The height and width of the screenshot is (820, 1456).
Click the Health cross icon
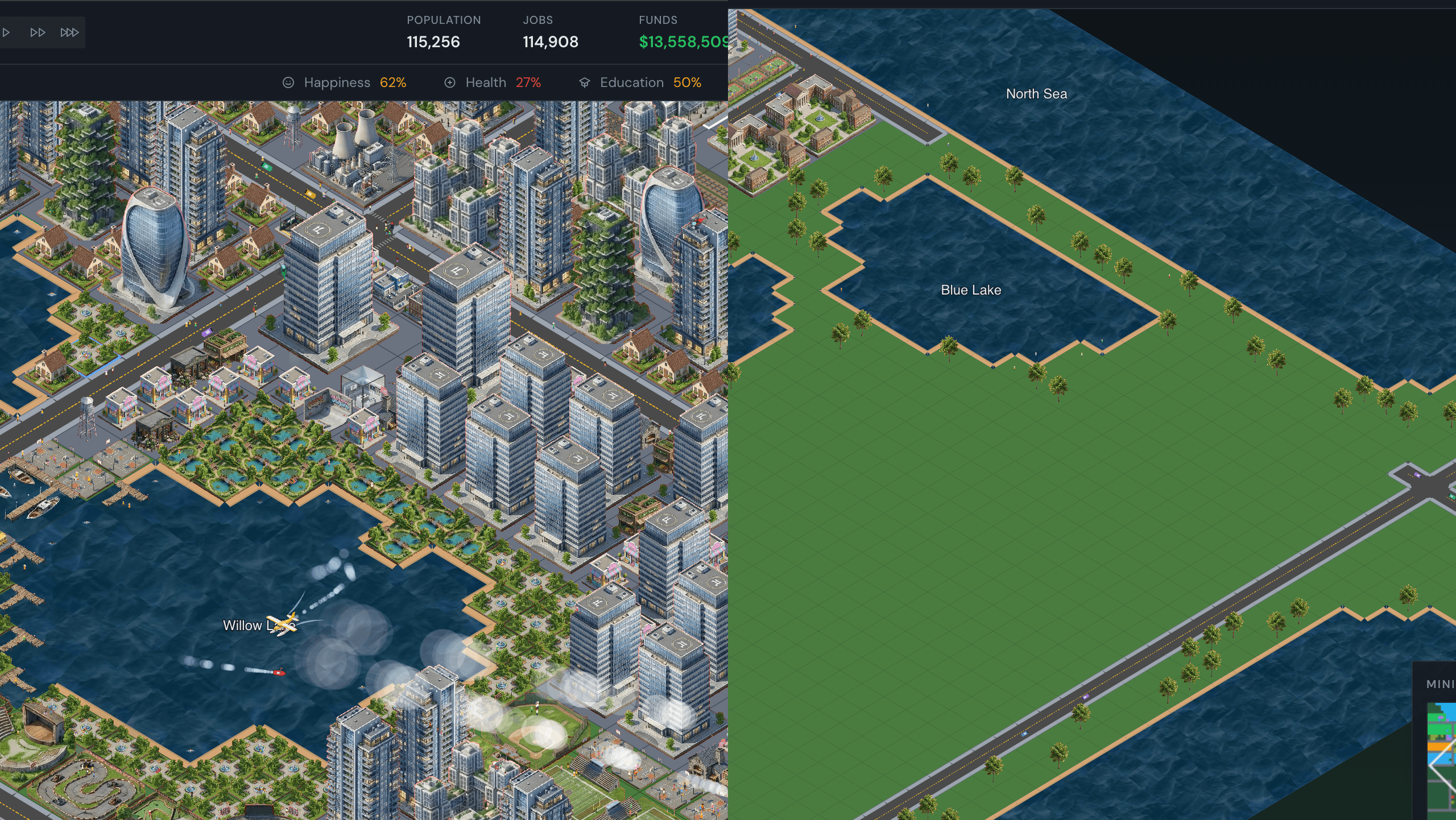click(450, 82)
